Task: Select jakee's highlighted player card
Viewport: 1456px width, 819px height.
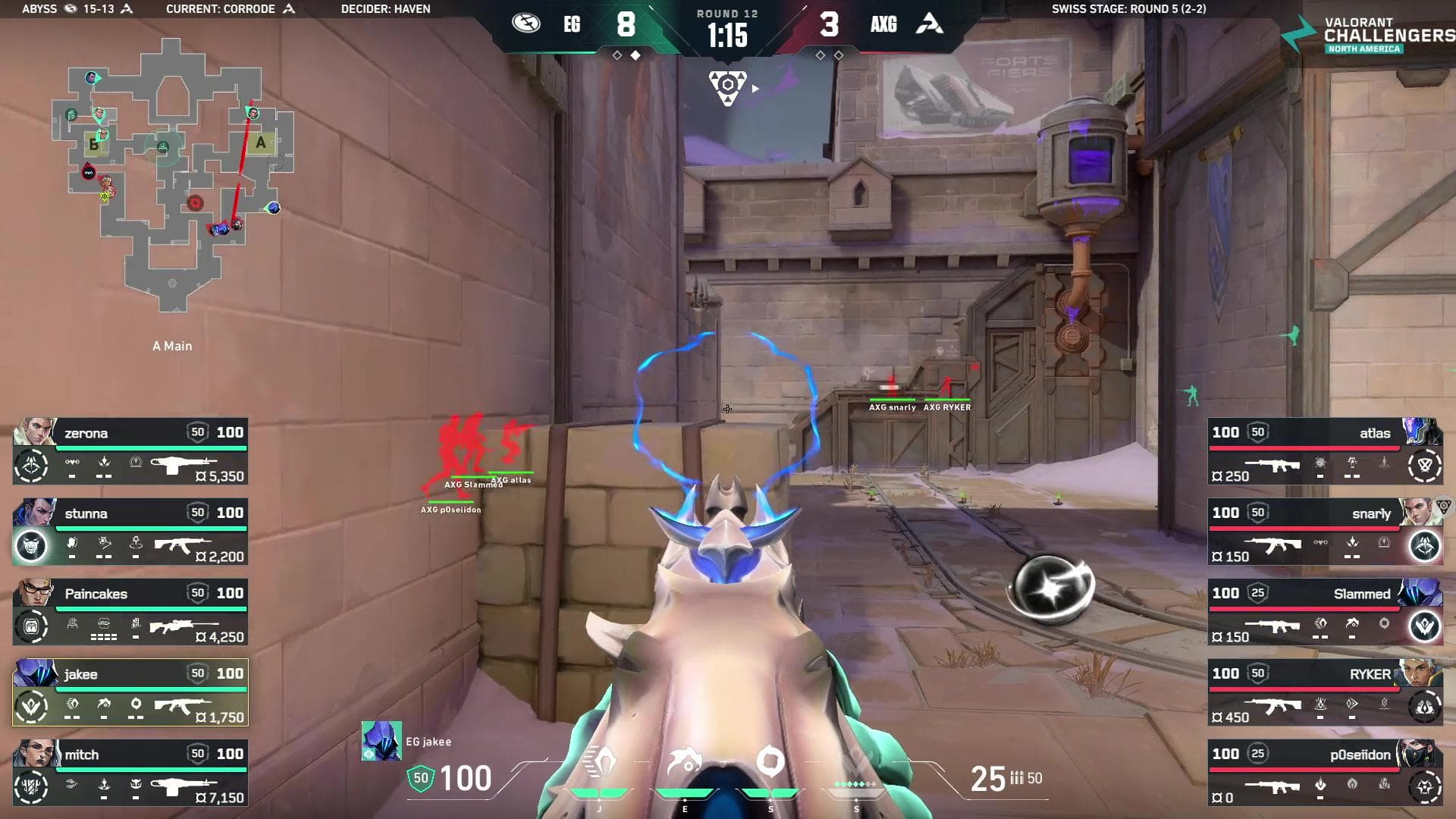Action: tap(130, 692)
